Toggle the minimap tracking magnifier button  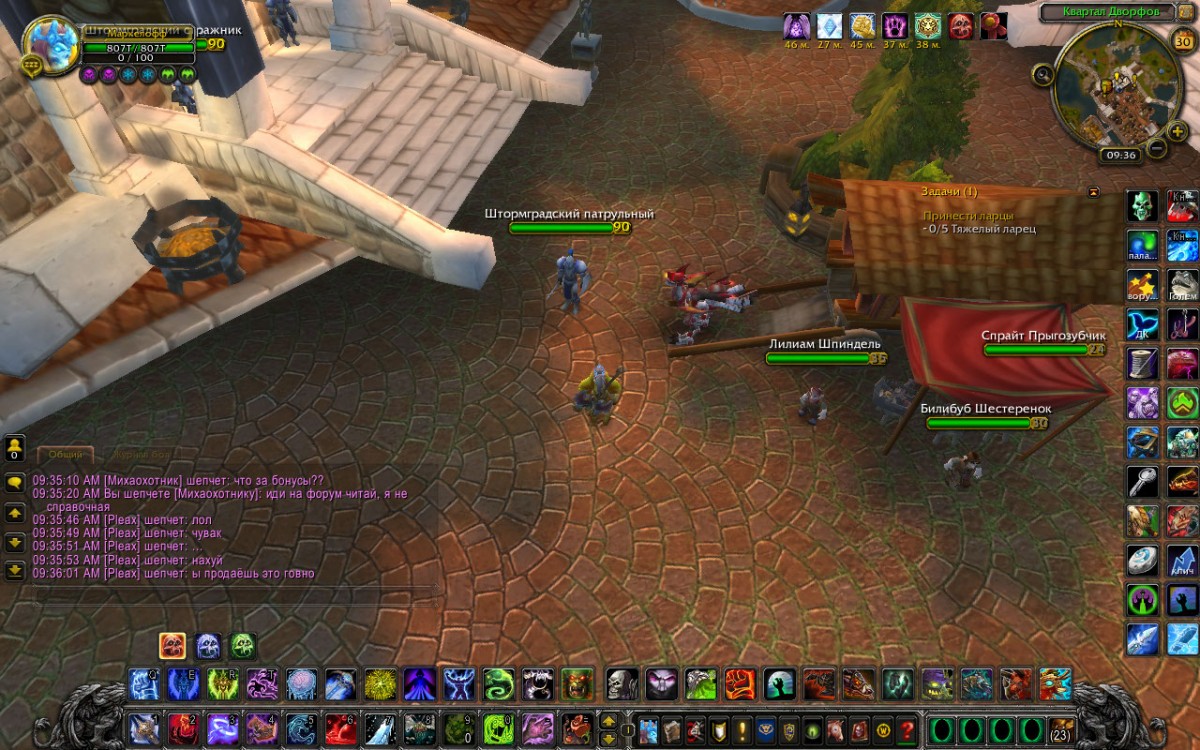1043,73
